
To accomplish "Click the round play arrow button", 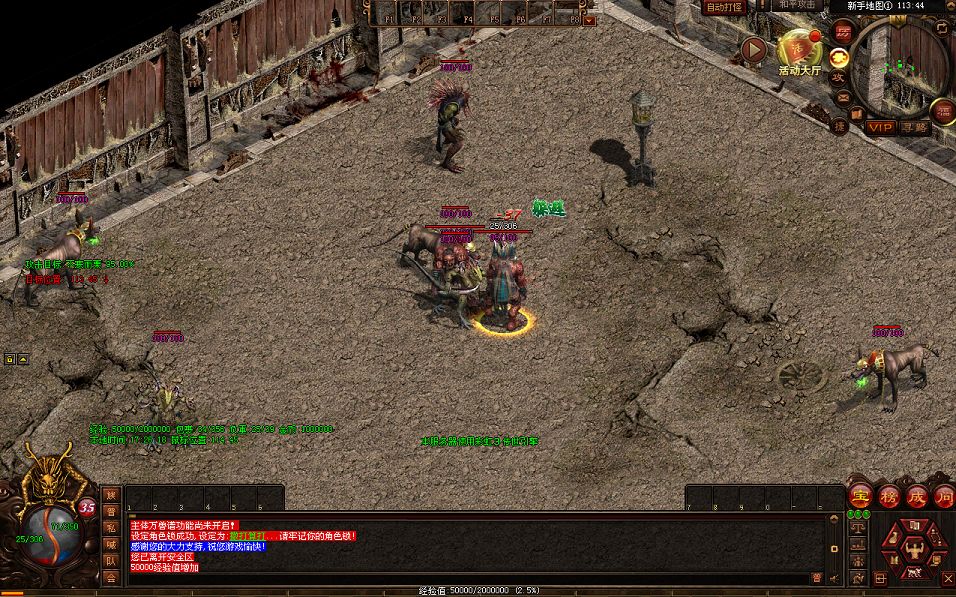I will click(754, 50).
